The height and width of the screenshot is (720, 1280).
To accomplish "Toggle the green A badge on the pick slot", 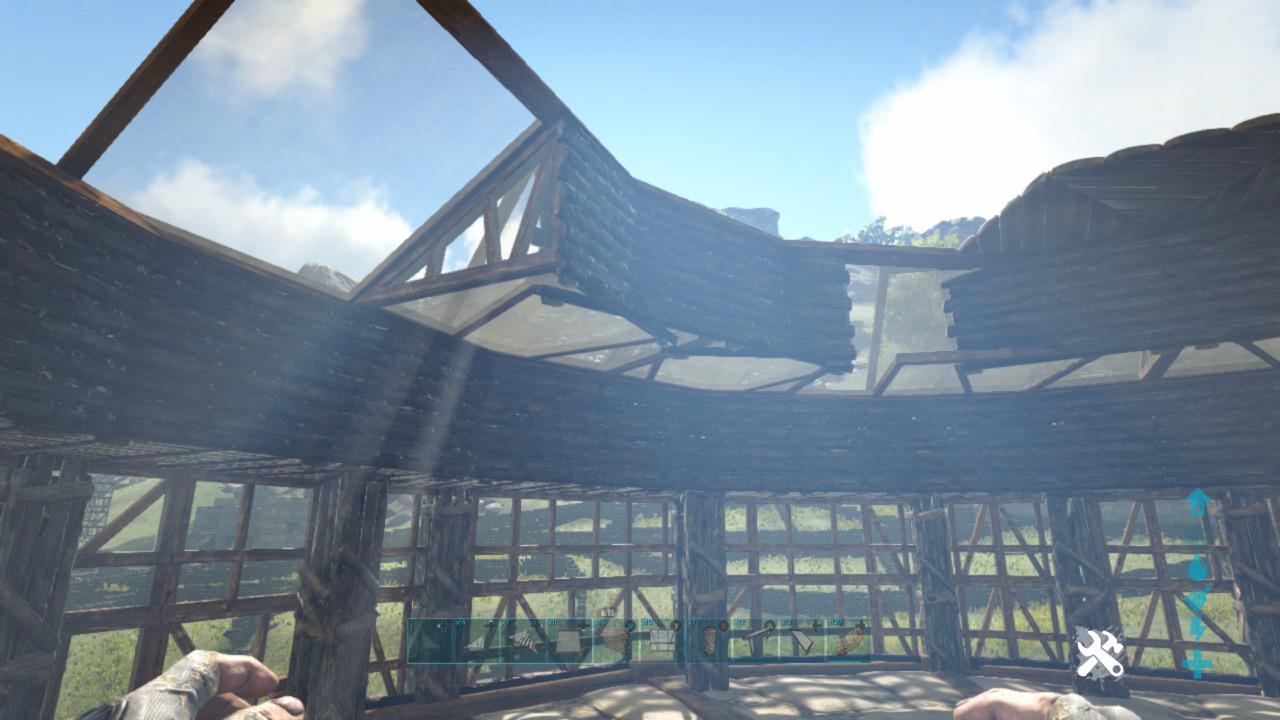I will 769,625.
